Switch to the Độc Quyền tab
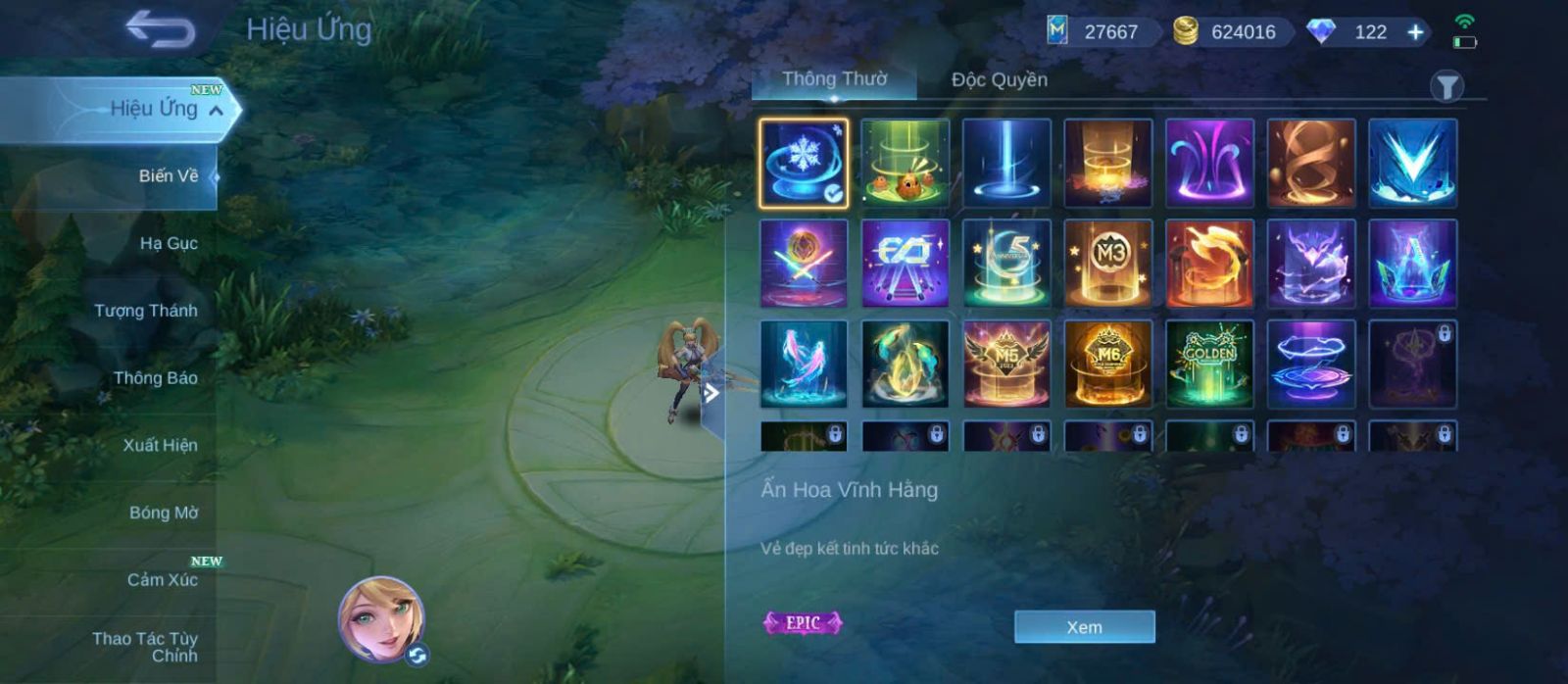 coord(999,80)
